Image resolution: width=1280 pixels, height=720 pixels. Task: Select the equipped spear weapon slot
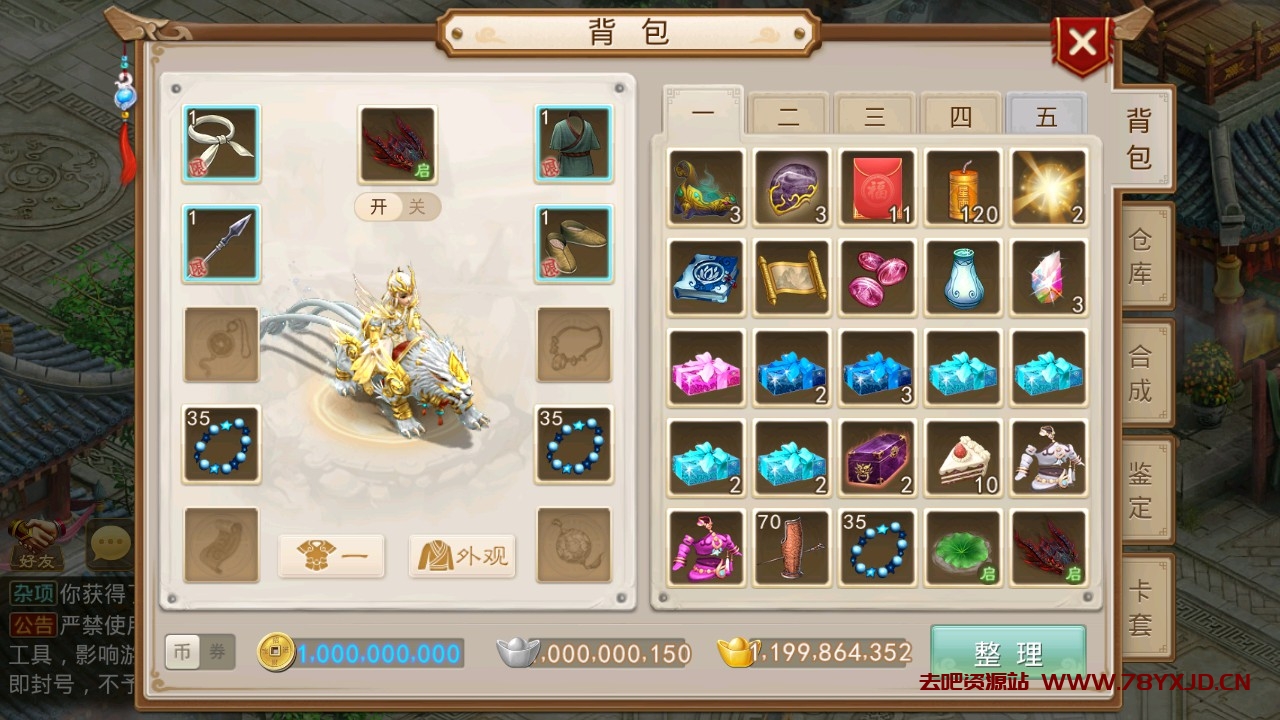[221, 244]
